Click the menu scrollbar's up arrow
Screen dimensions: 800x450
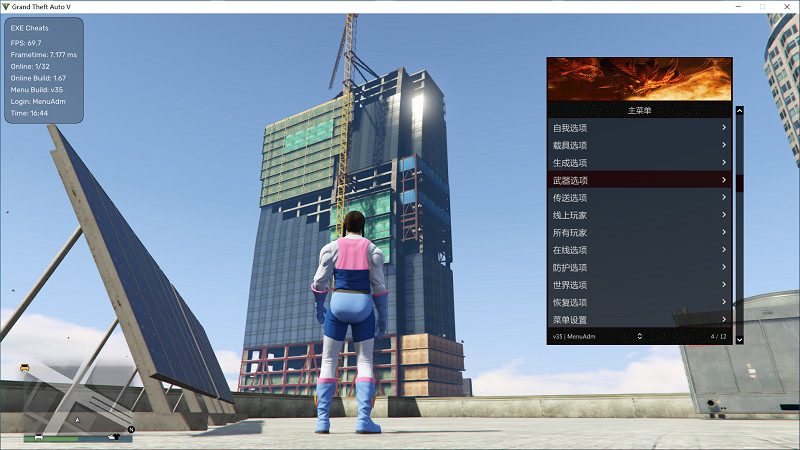(x=739, y=110)
